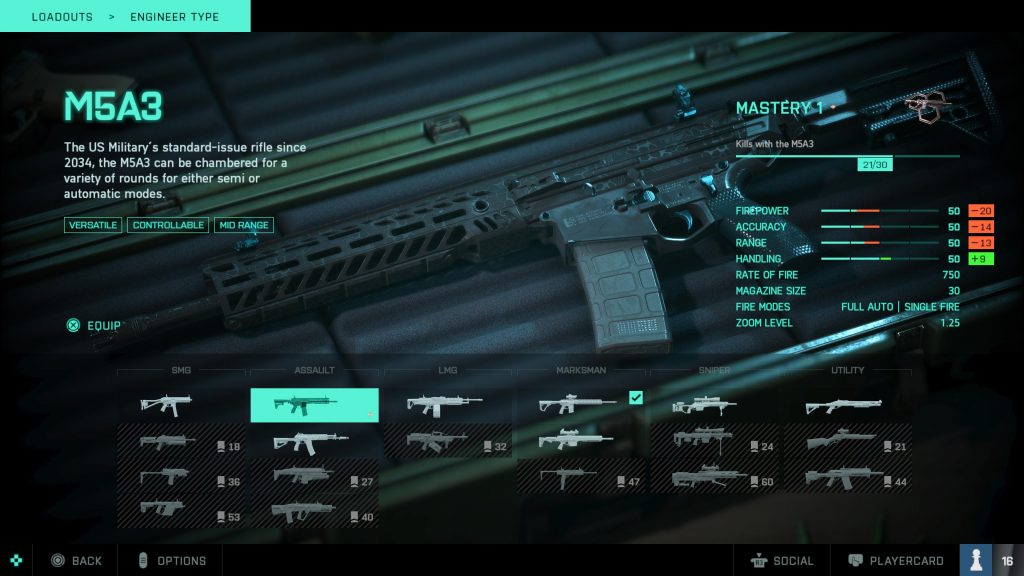This screenshot has height=576, width=1024.
Task: Pick the unlocked sniper rifle tile
Action: [x=714, y=405]
